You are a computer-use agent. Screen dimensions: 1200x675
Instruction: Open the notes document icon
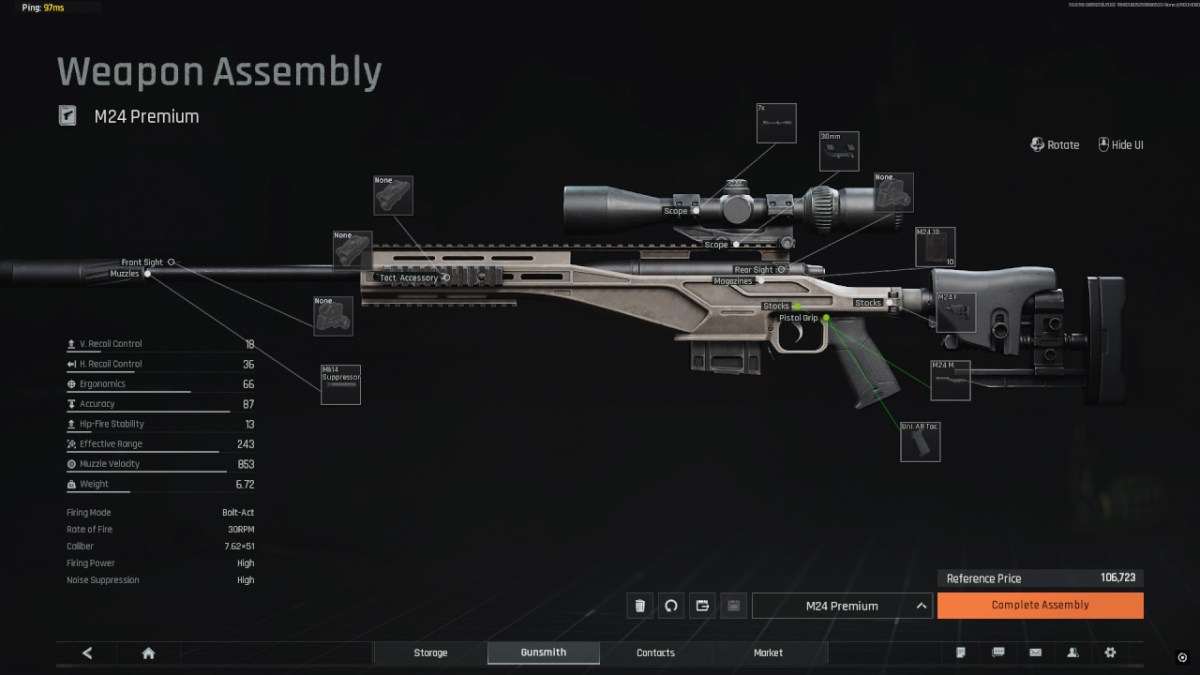pyautogui.click(x=961, y=653)
